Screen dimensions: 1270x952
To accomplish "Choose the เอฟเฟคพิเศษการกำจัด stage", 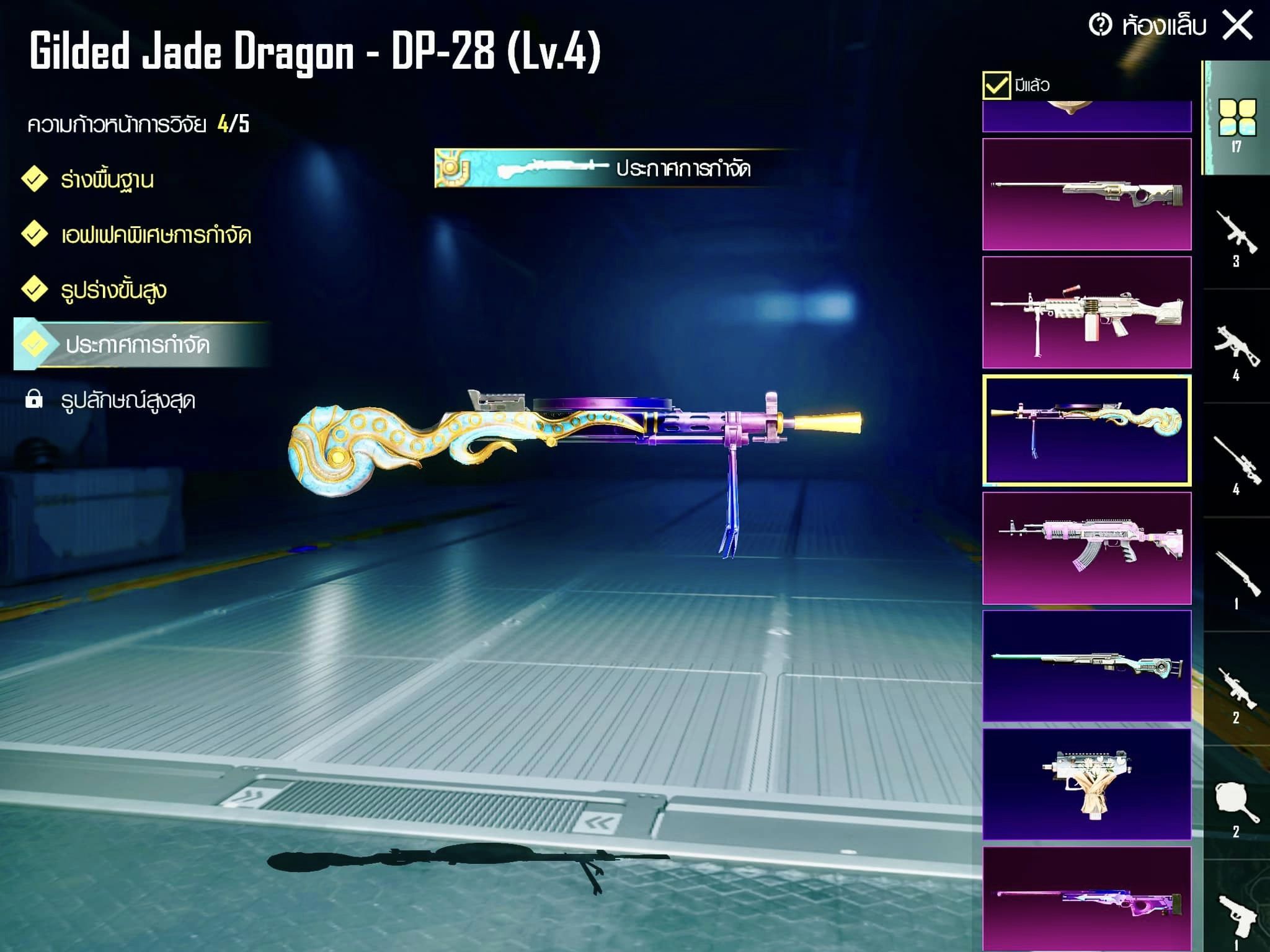I will 155,235.
